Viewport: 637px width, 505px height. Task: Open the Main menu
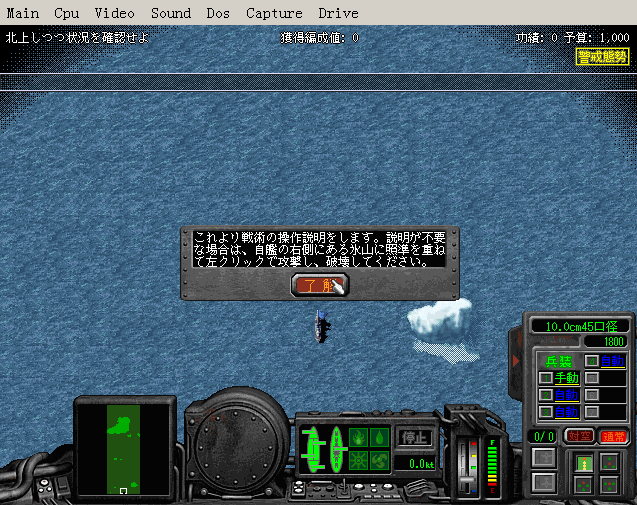(x=23, y=13)
